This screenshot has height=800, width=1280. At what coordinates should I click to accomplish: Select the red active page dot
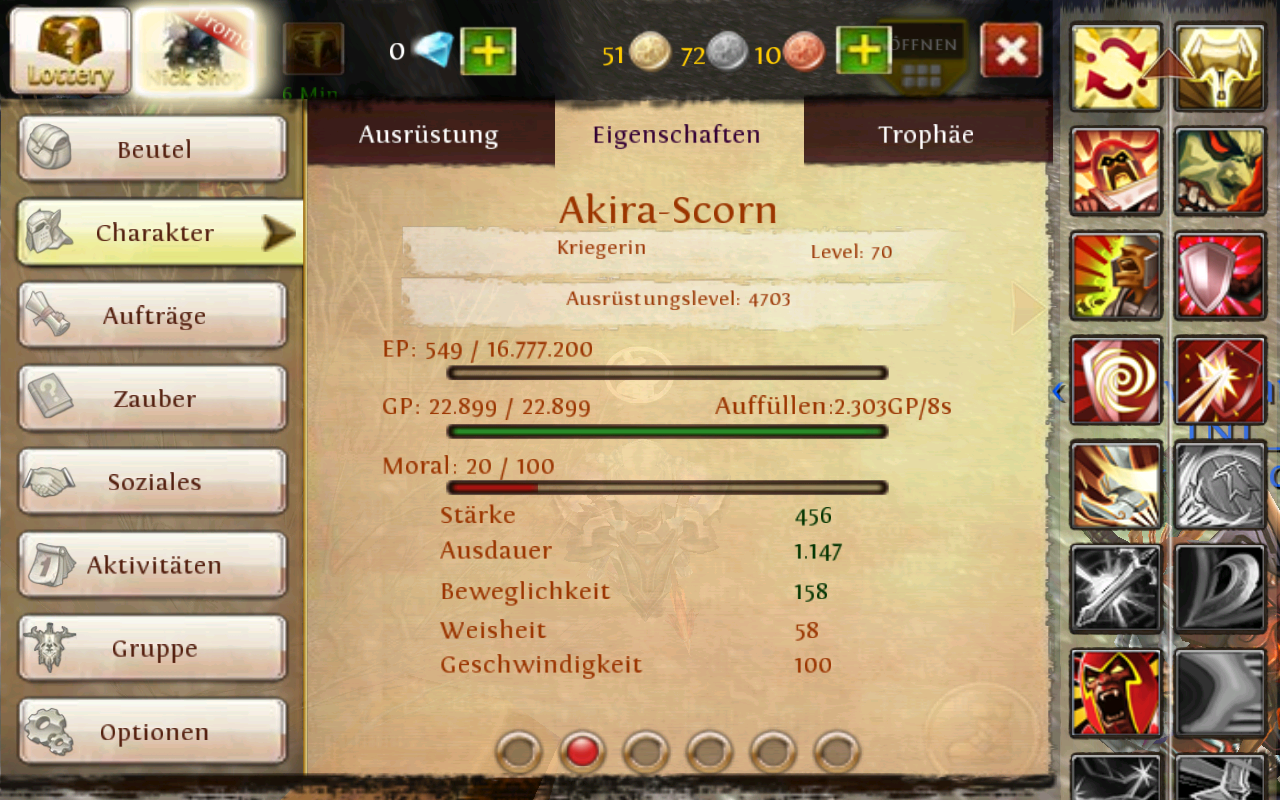click(x=583, y=751)
